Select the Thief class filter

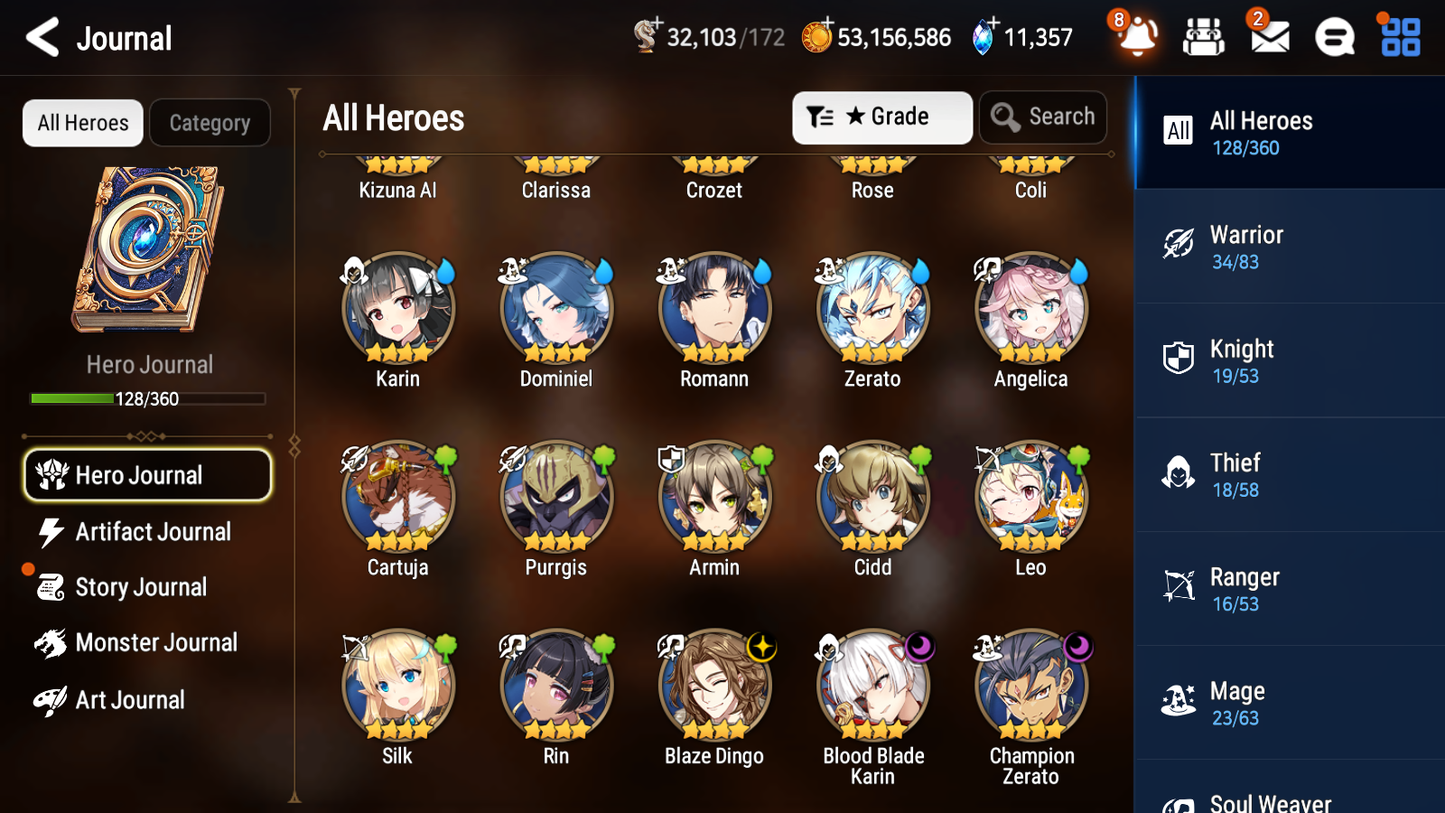(1289, 474)
